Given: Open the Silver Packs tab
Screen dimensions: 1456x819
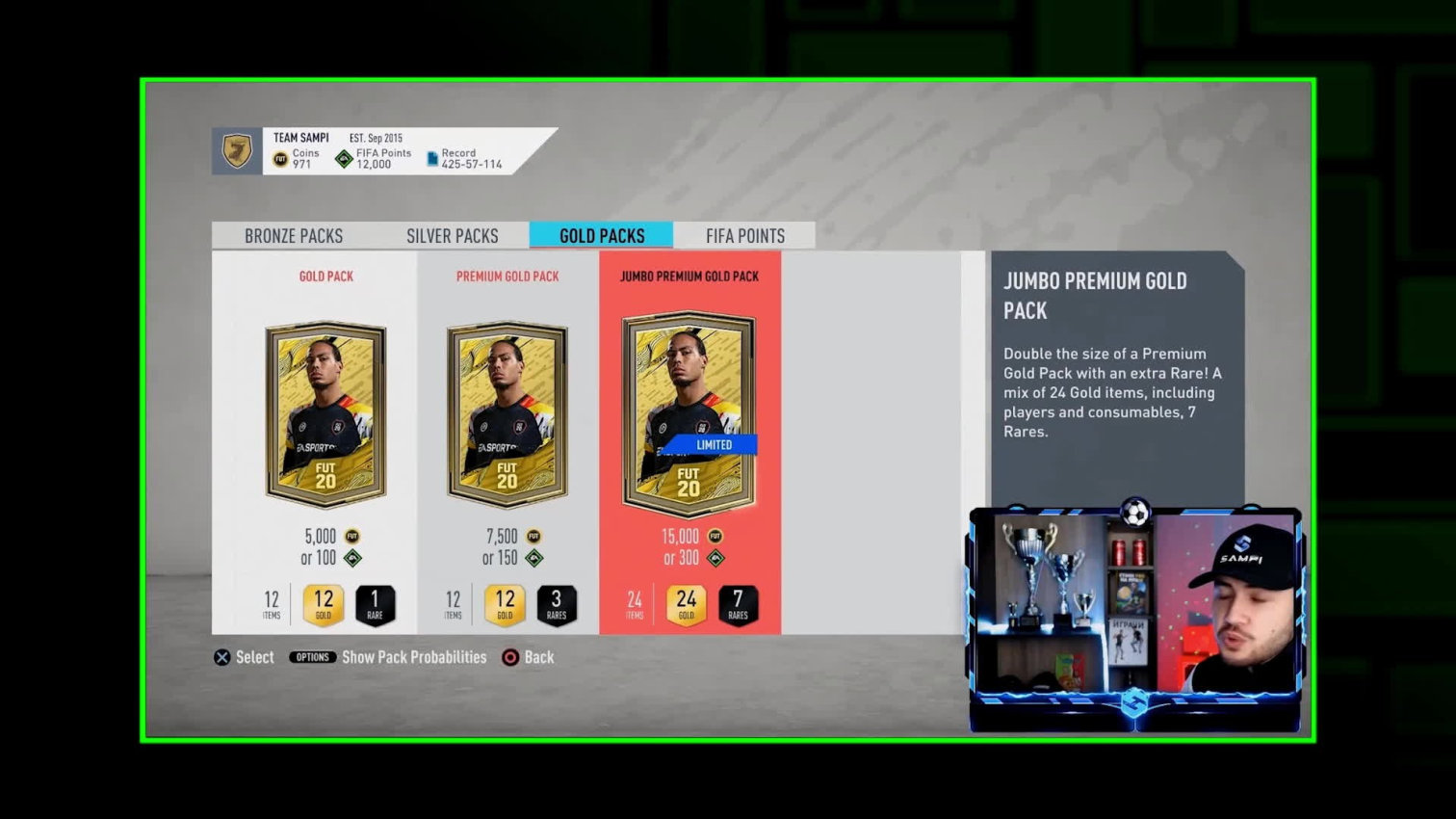Looking at the screenshot, I should coord(452,236).
